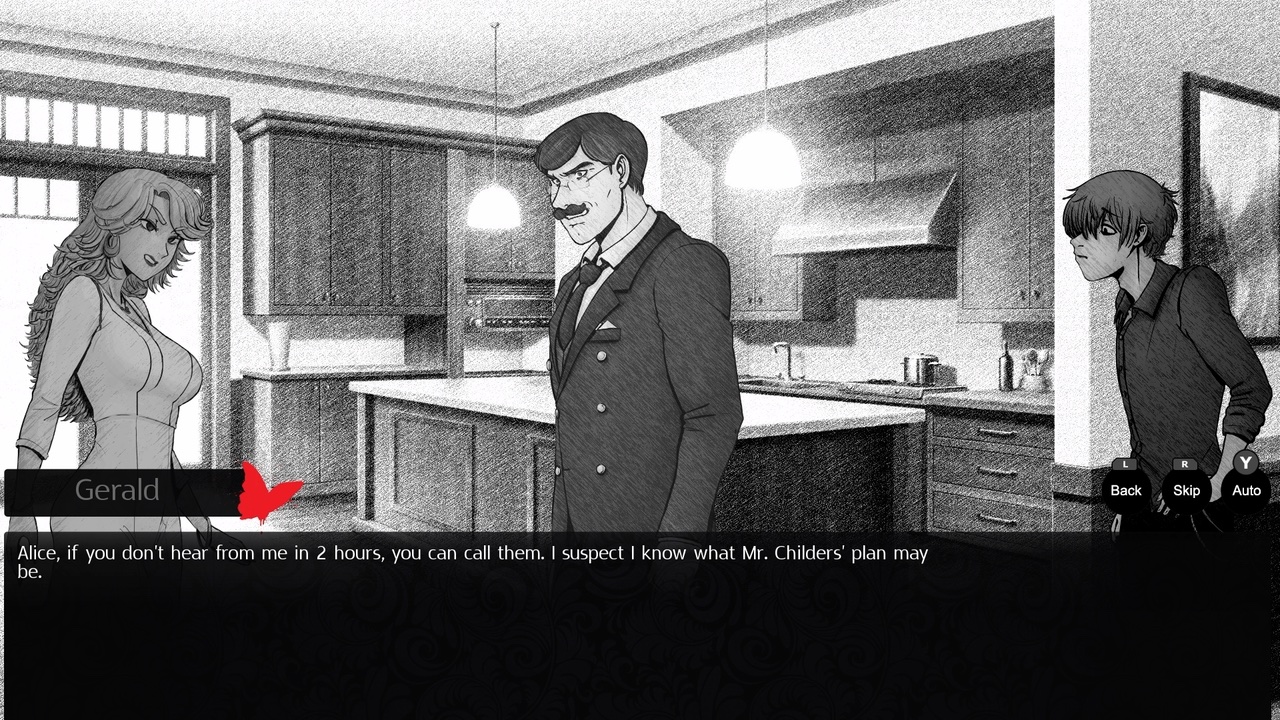The width and height of the screenshot is (1280, 720).
Task: Click Gerald's nameplate to expand character info
Action: (x=117, y=490)
